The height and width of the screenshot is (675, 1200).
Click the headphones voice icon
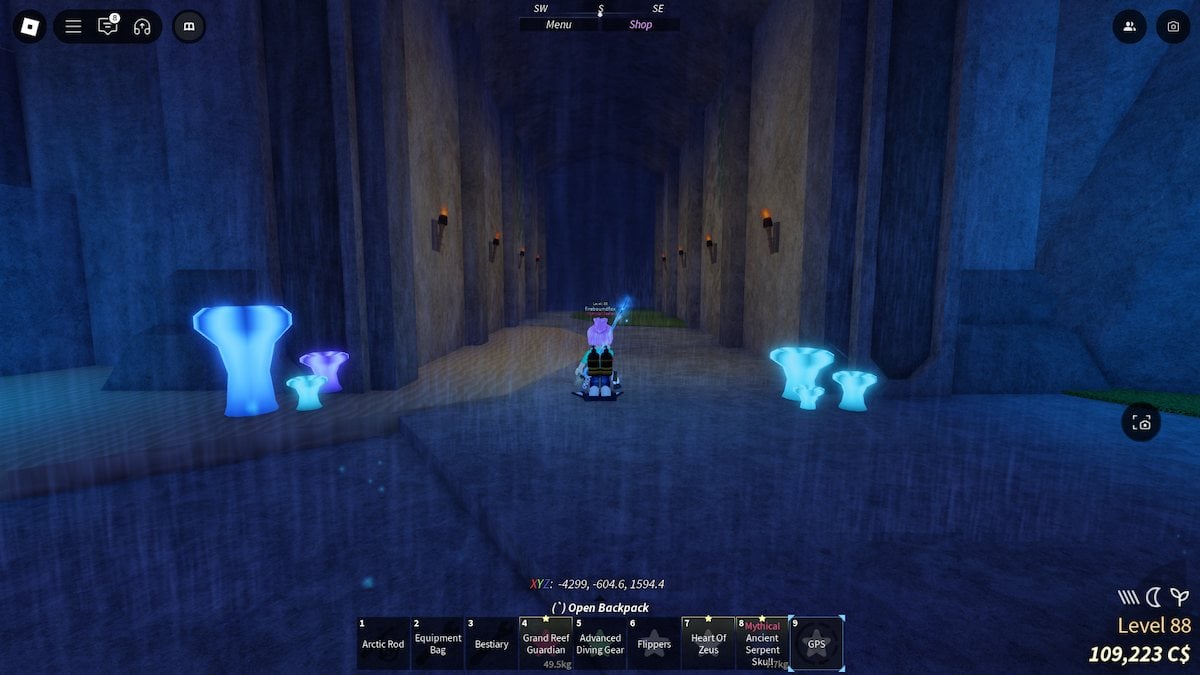click(142, 27)
